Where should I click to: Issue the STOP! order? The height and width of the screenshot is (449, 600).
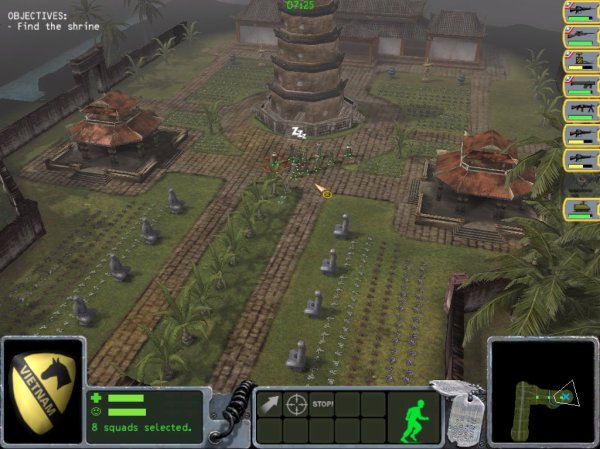click(x=322, y=405)
